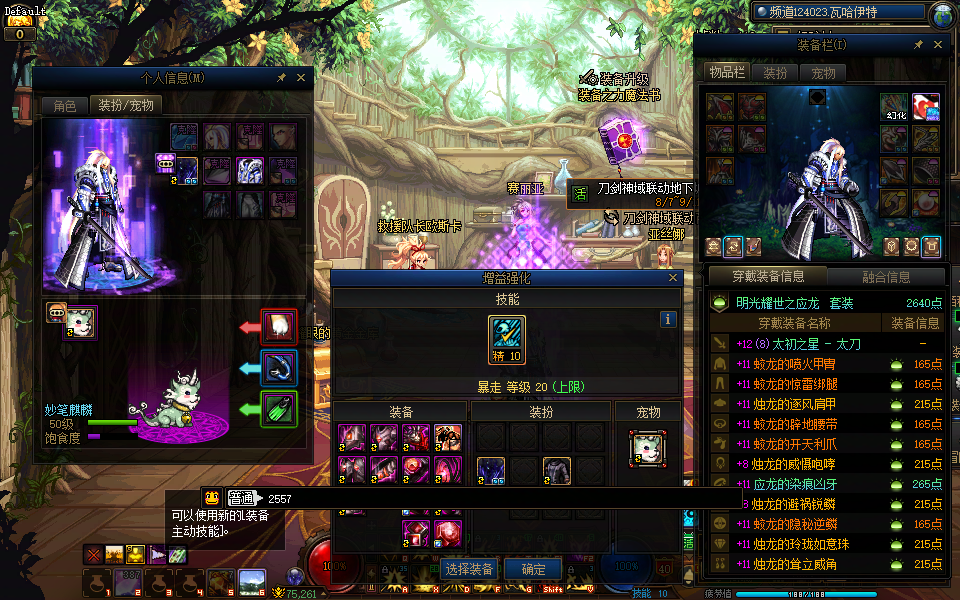Open the 宠物 pet tab in equipment window
The image size is (960, 600).
click(x=823, y=73)
